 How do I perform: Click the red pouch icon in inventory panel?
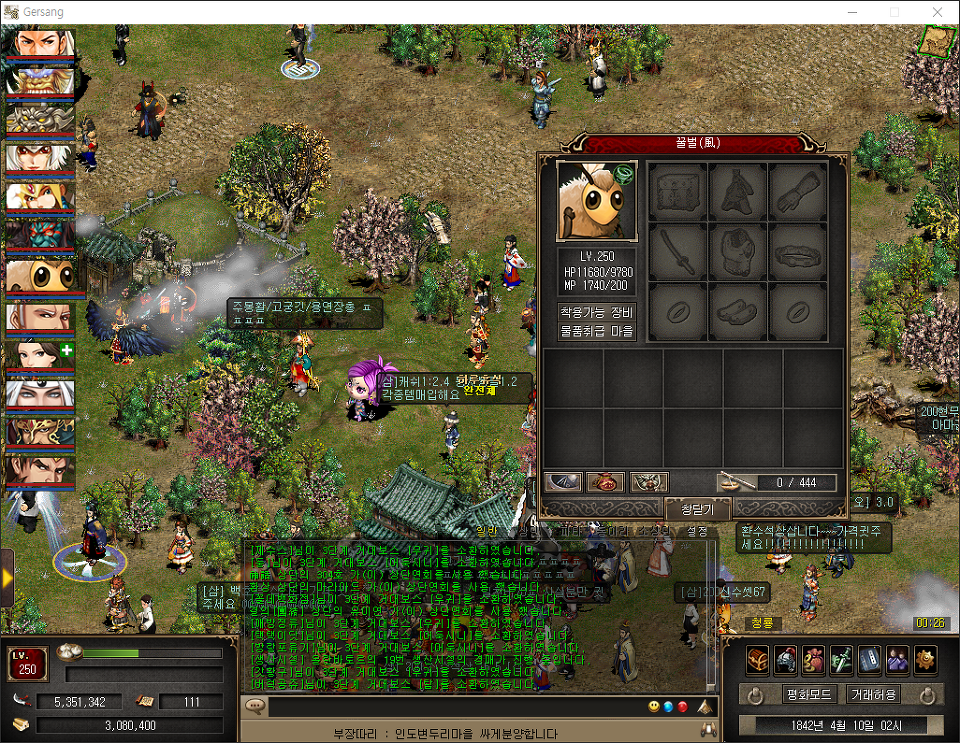pos(606,483)
